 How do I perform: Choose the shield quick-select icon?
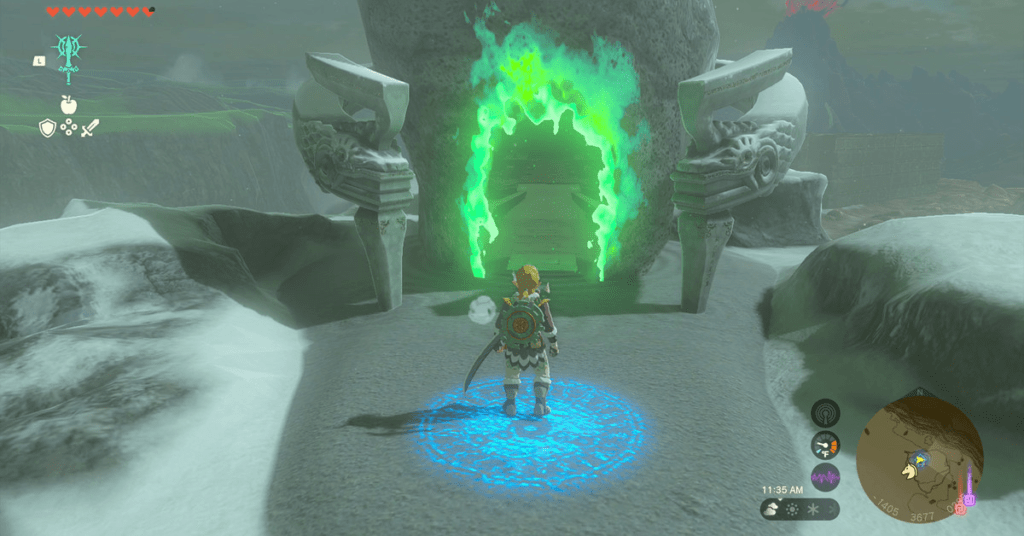[47, 127]
